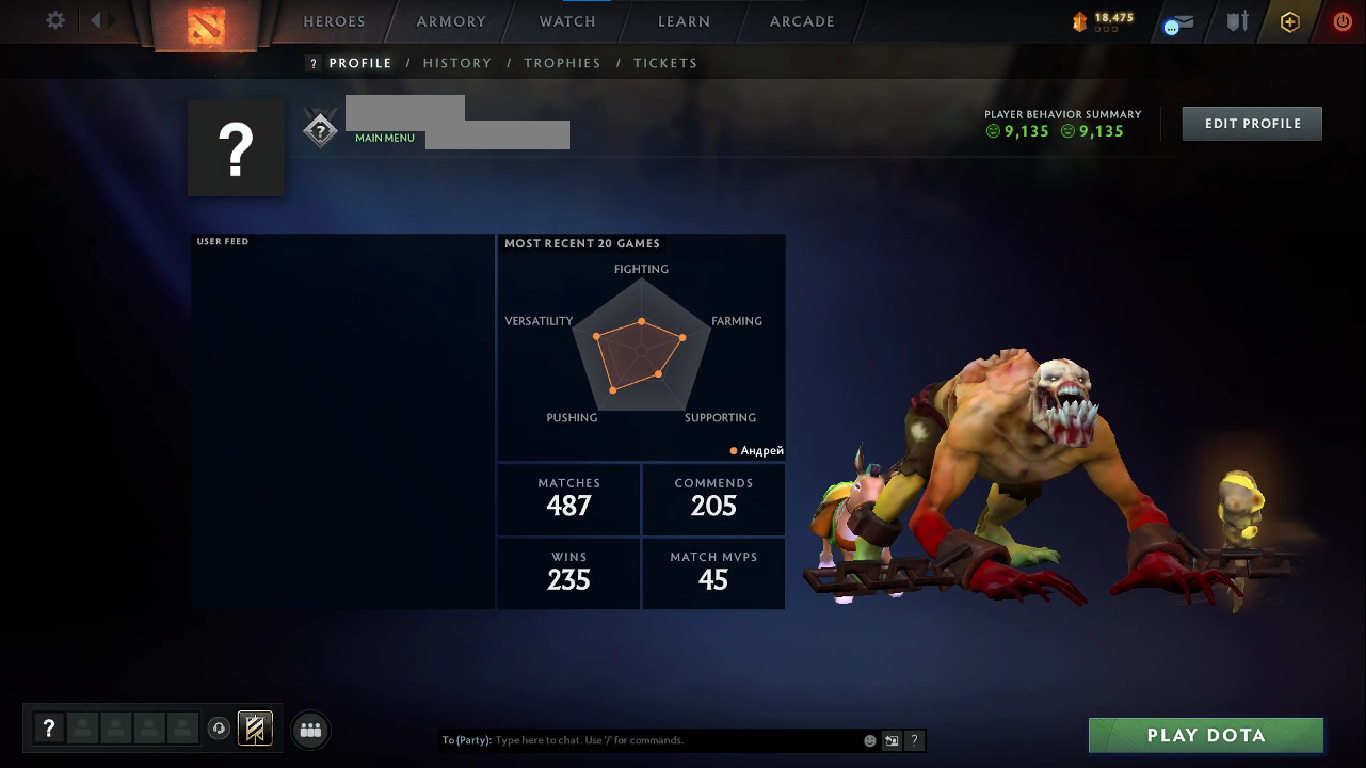Open the gold plus icon in top bar
This screenshot has width=1366, height=768.
pyautogui.click(x=1290, y=22)
